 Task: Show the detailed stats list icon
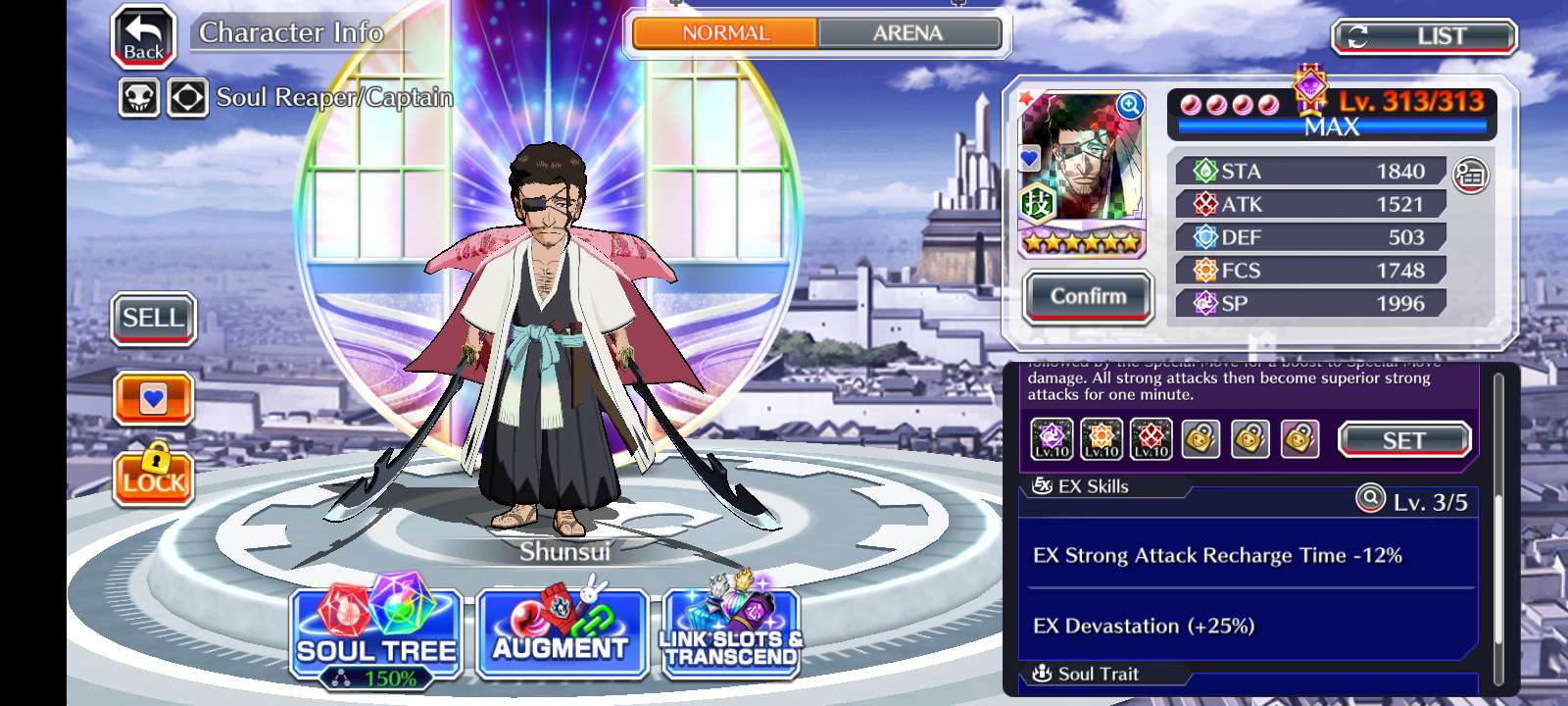1470,176
